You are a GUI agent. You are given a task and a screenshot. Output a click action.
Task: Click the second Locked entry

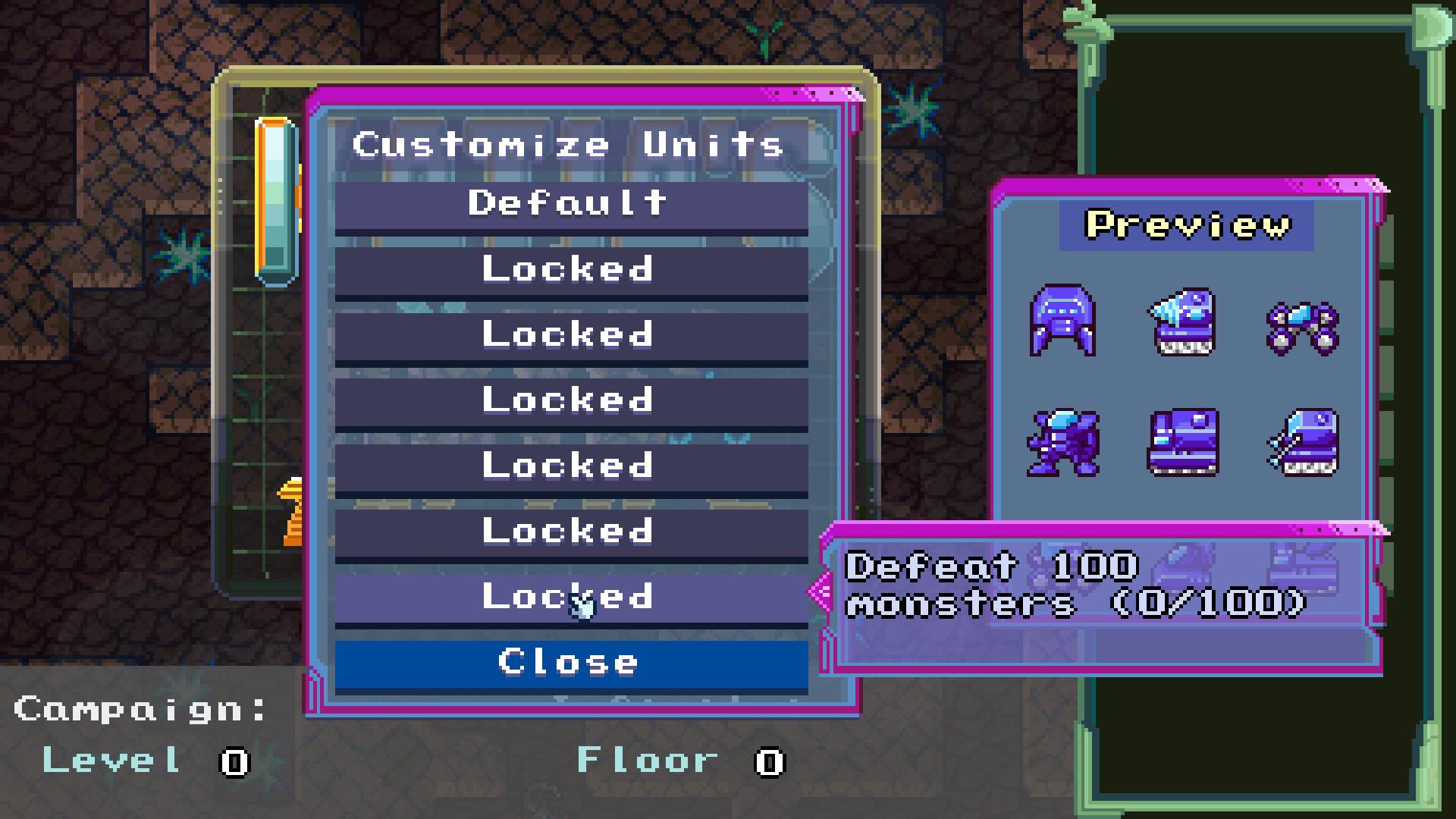pyautogui.click(x=570, y=334)
